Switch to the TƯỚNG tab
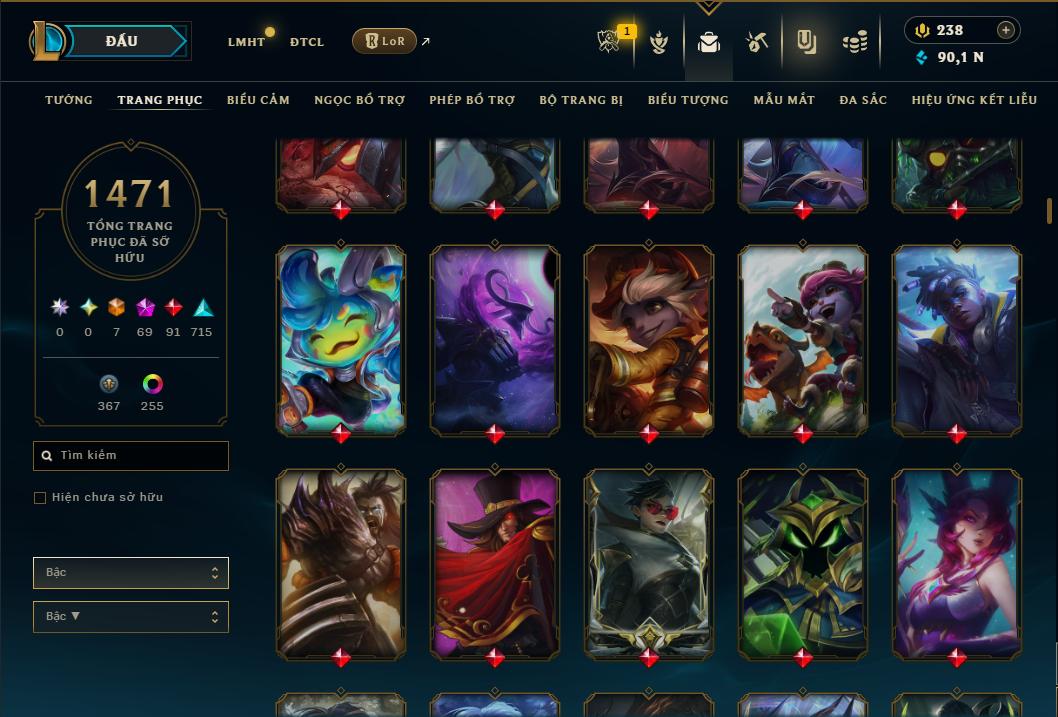 click(x=69, y=100)
